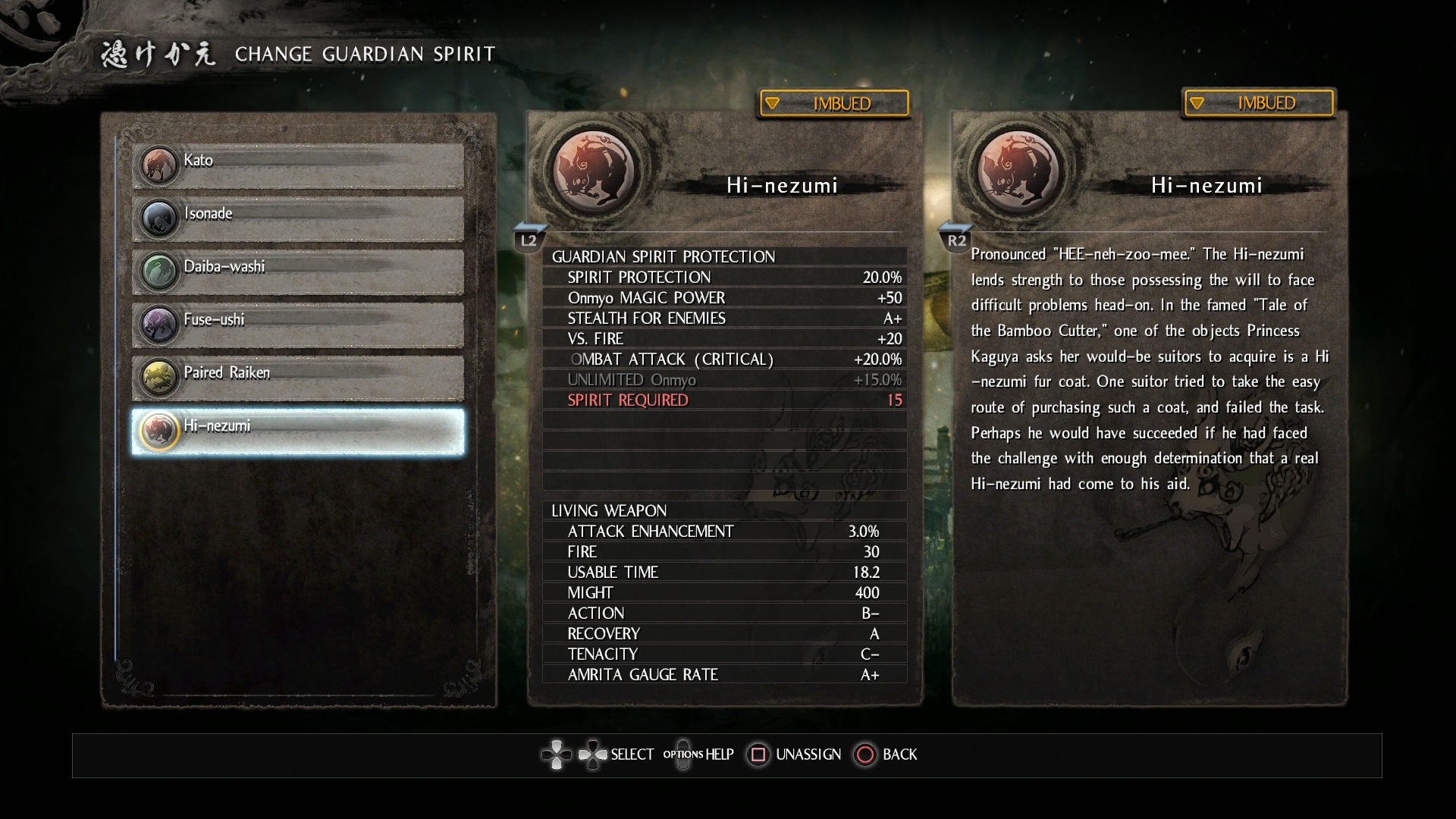Select the highlighted Hi-nezumi entry
The width and height of the screenshot is (1456, 819).
(298, 431)
